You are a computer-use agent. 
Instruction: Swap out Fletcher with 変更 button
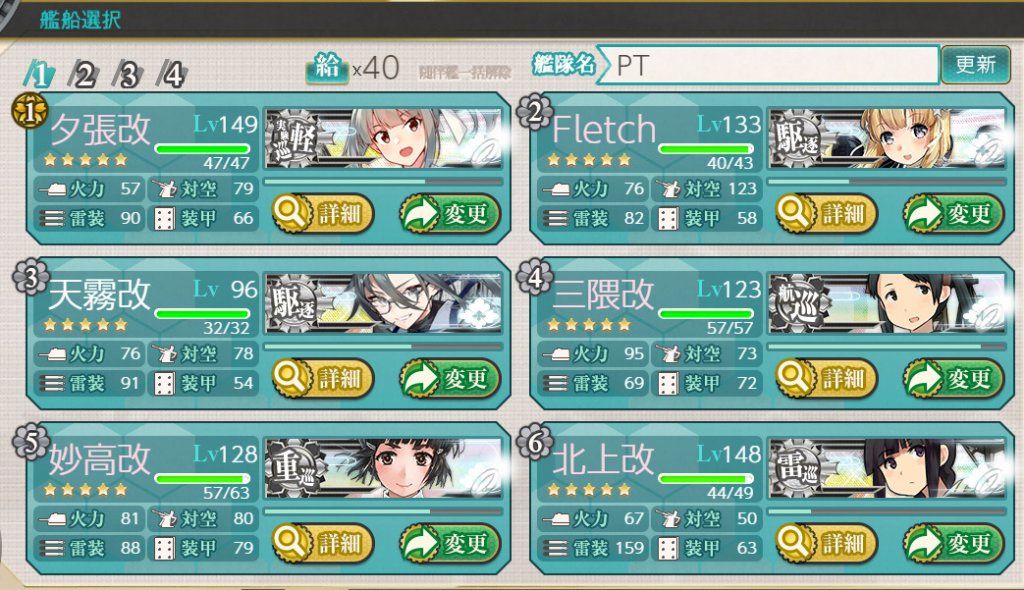click(954, 213)
